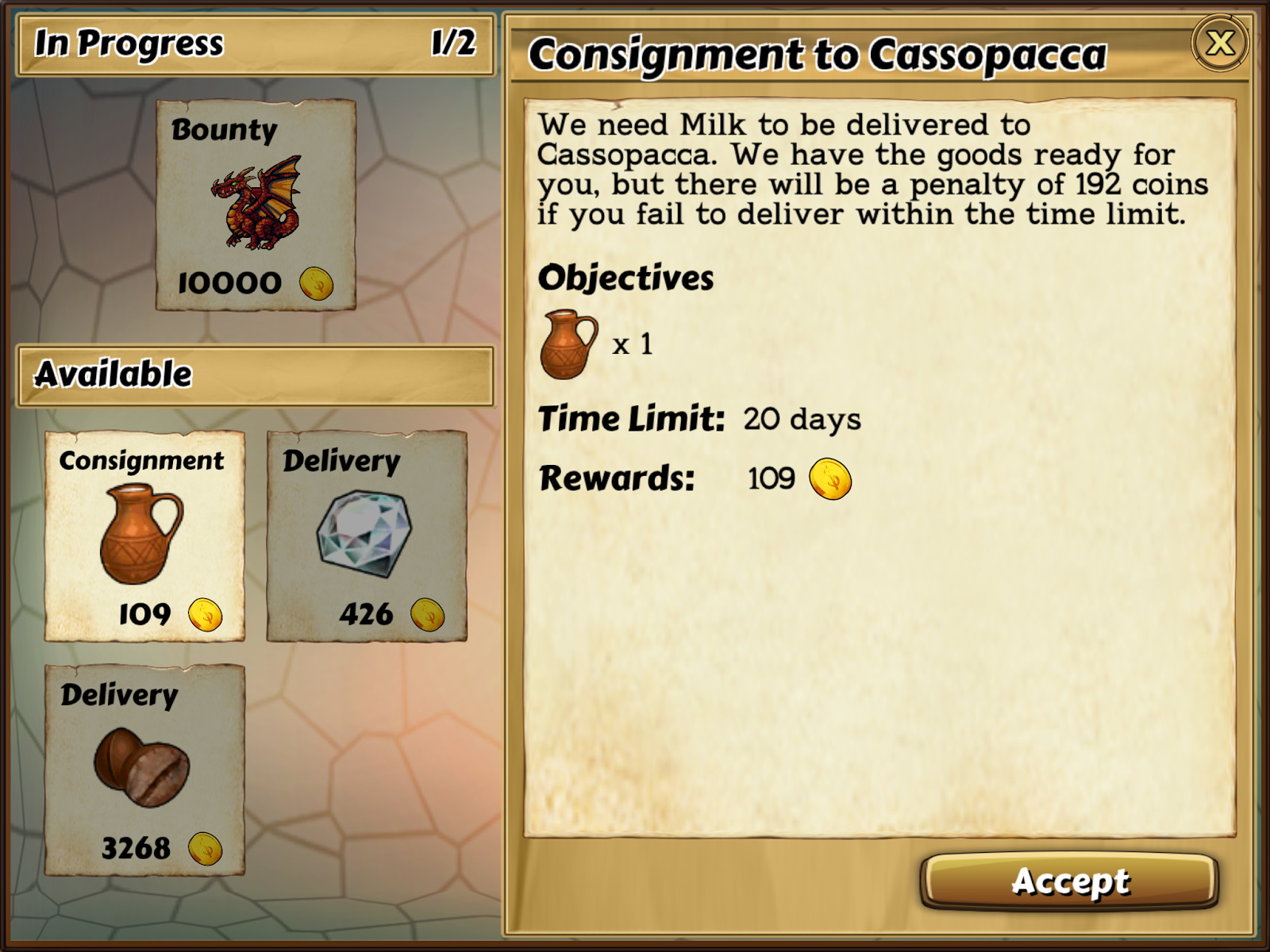Accept the Cassopacca consignment
Viewport: 1270px width, 952px height.
pos(1069,881)
